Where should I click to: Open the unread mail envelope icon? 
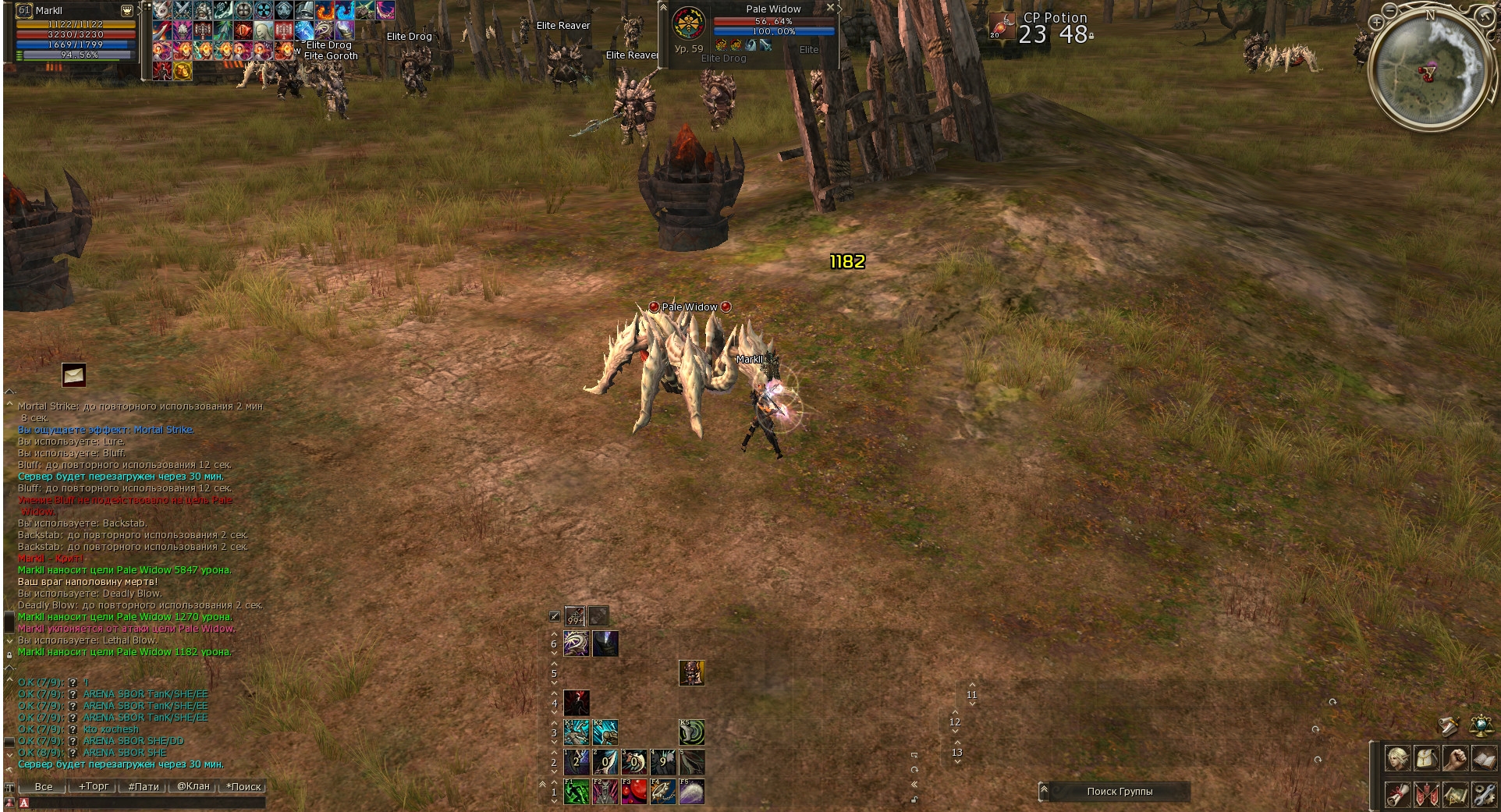tap(74, 375)
